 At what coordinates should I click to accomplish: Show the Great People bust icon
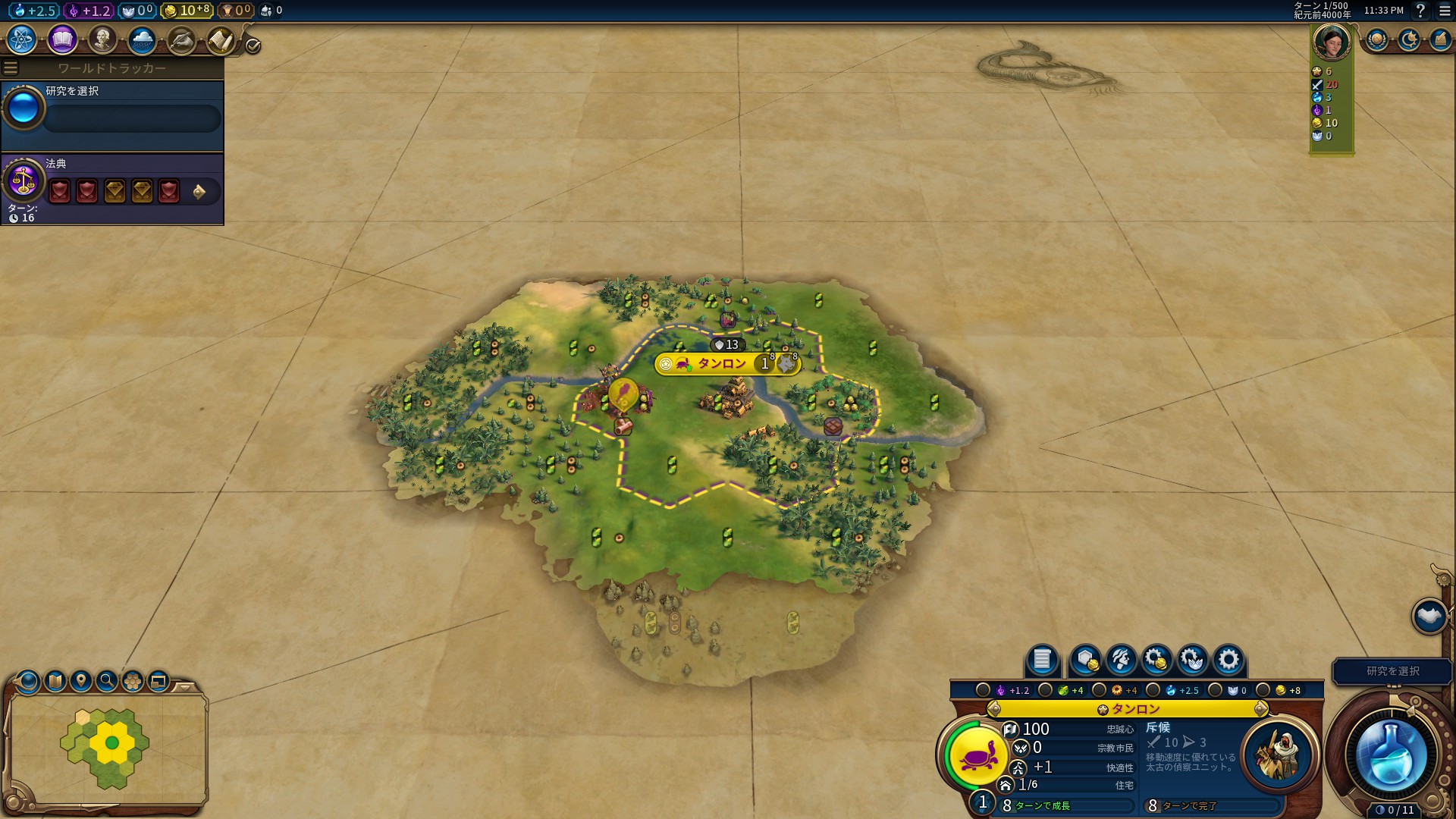(x=102, y=39)
